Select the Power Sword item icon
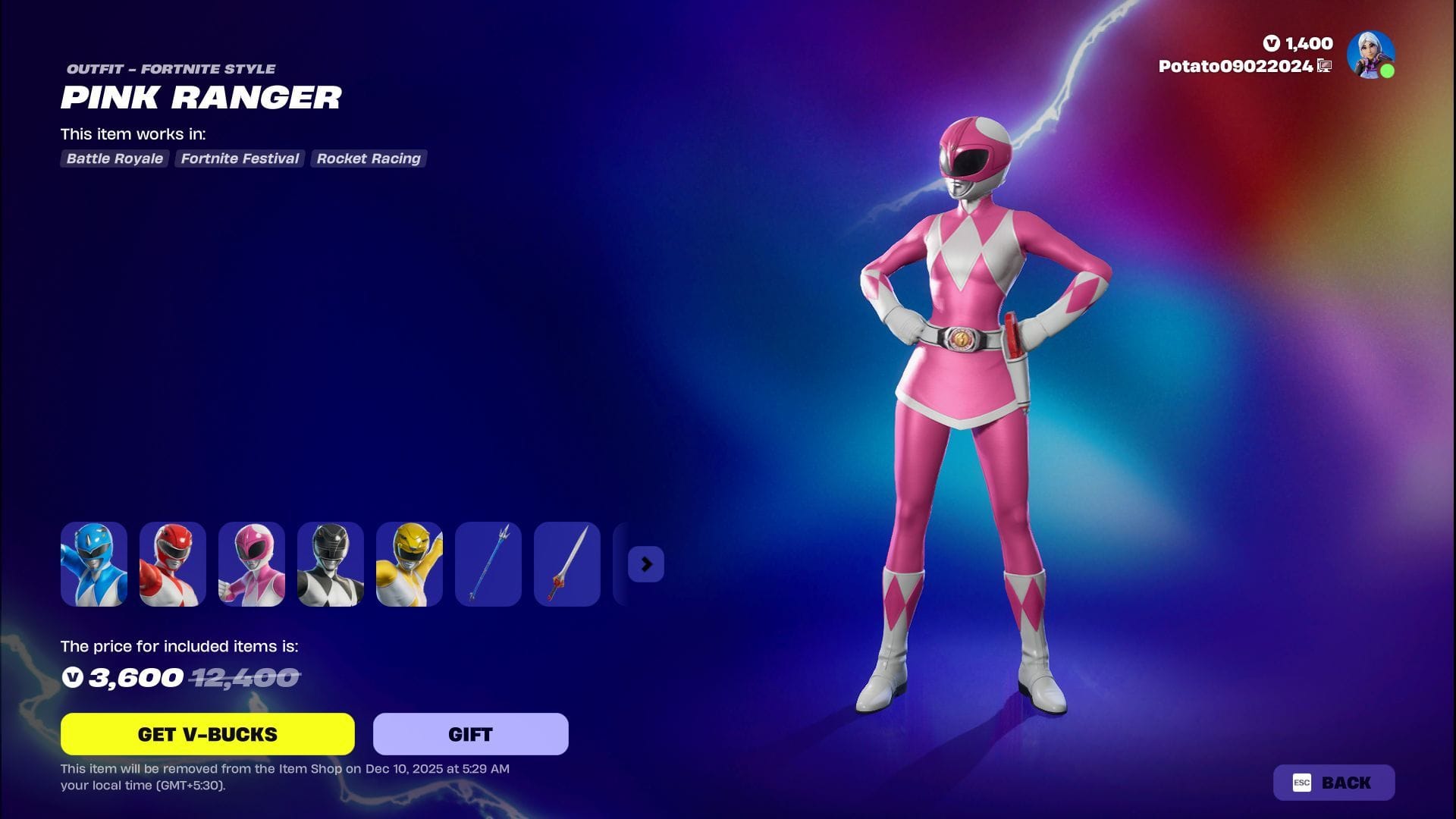This screenshot has width=1456, height=819. (566, 564)
